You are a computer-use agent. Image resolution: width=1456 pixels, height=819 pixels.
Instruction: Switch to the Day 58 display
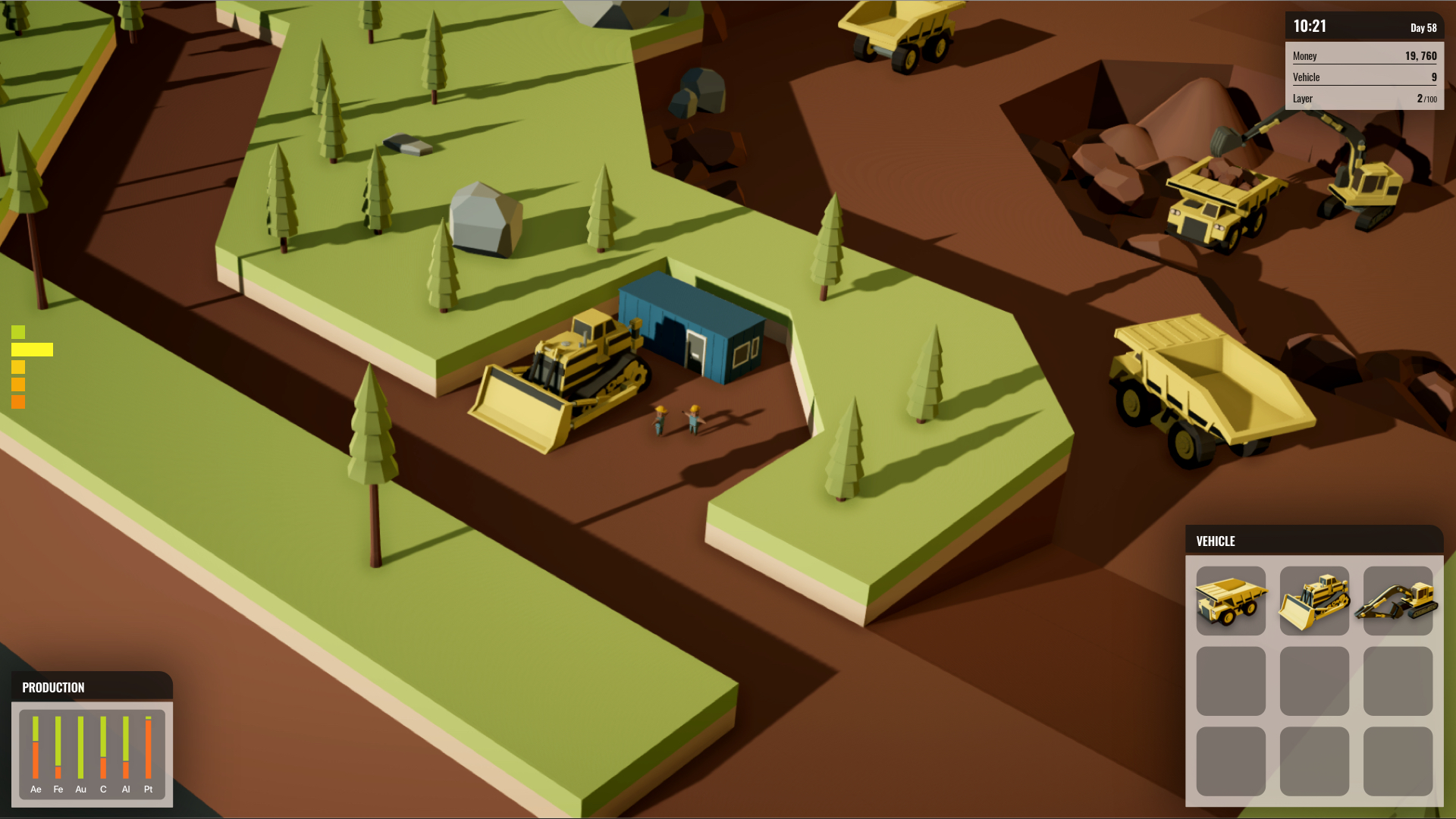[1422, 27]
